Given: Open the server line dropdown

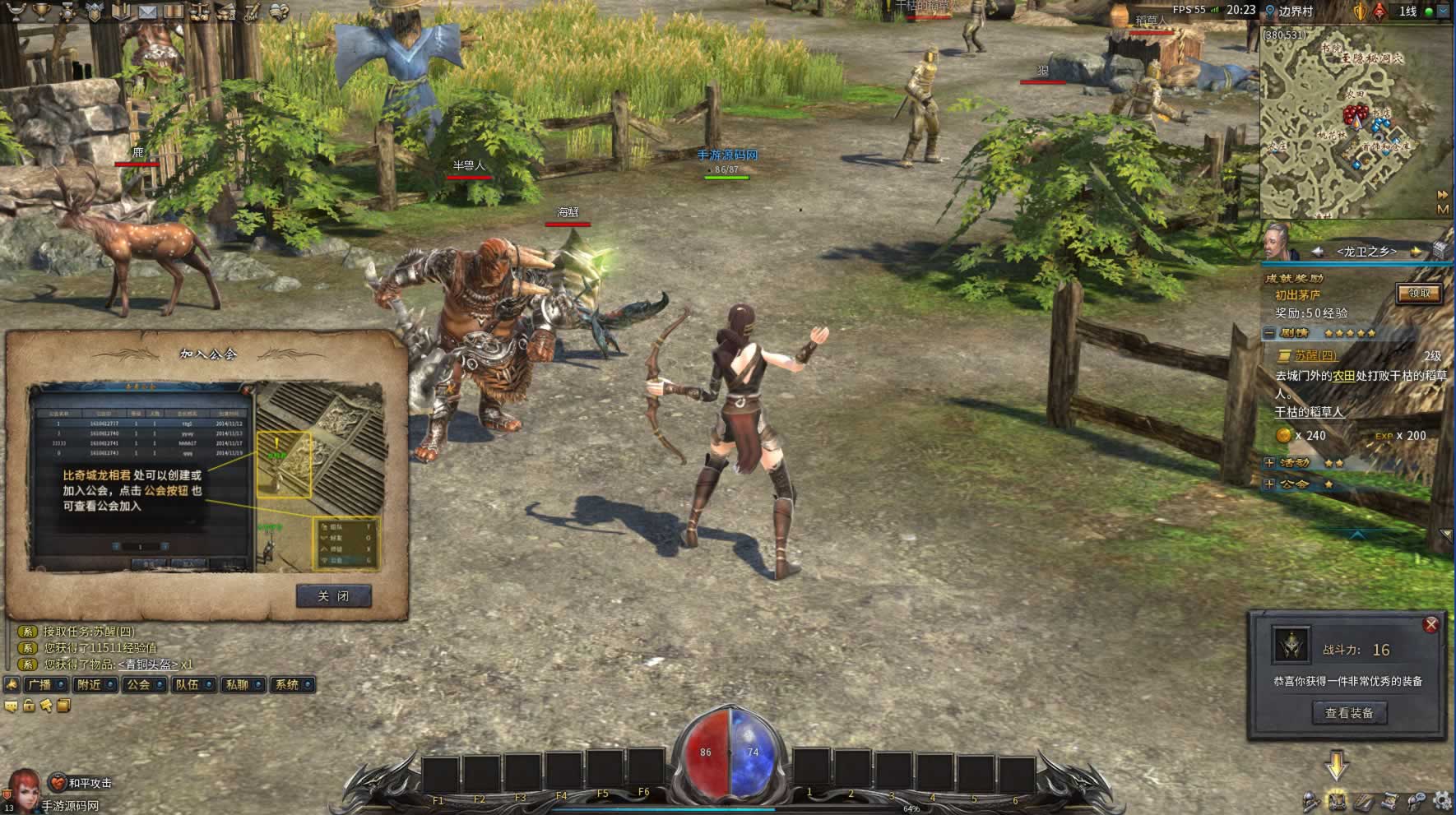Looking at the screenshot, I should coord(1443,12).
